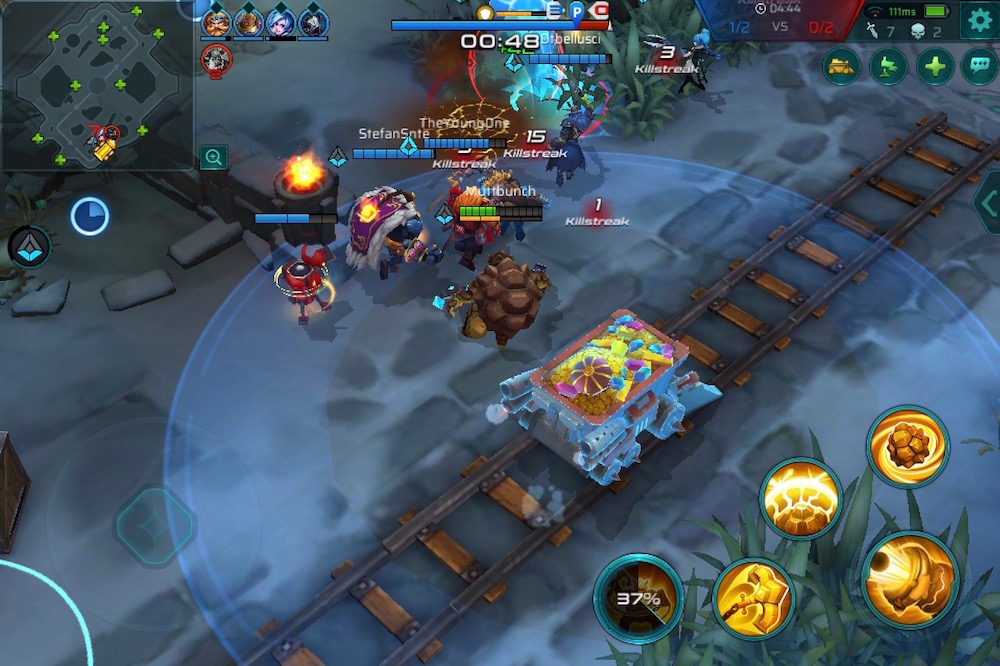Send the green flag ping
Image resolution: width=1000 pixels, height=666 pixels.
pyautogui.click(x=887, y=67)
